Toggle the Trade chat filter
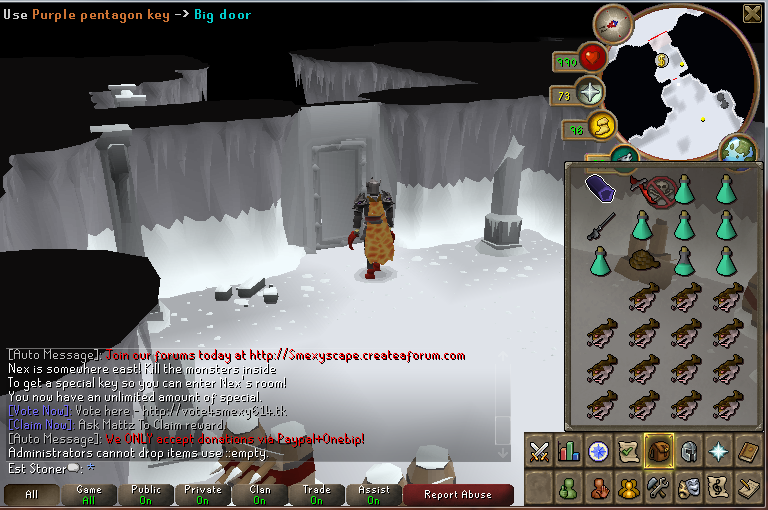 [317, 494]
